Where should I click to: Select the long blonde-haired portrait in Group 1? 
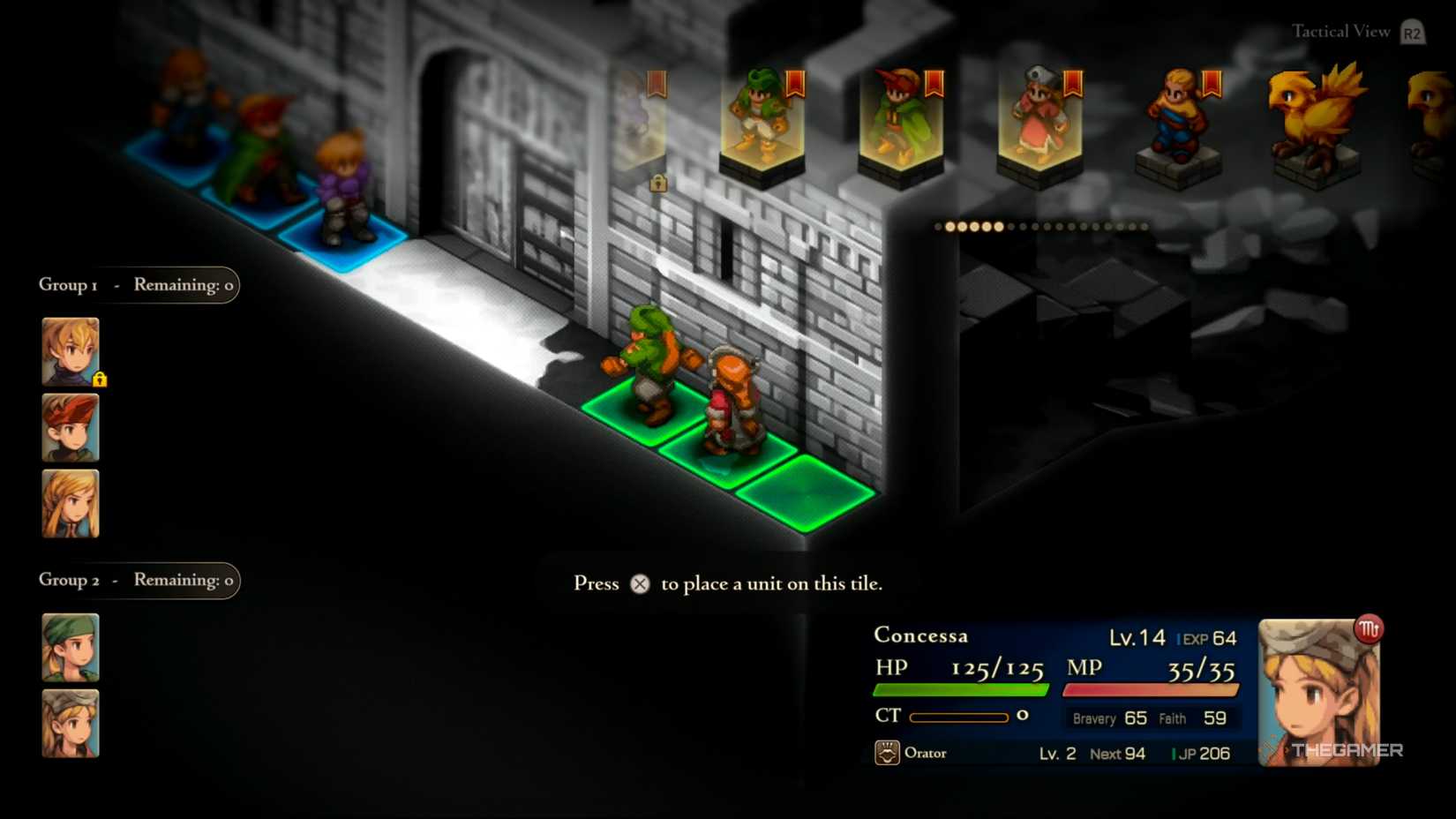71,504
